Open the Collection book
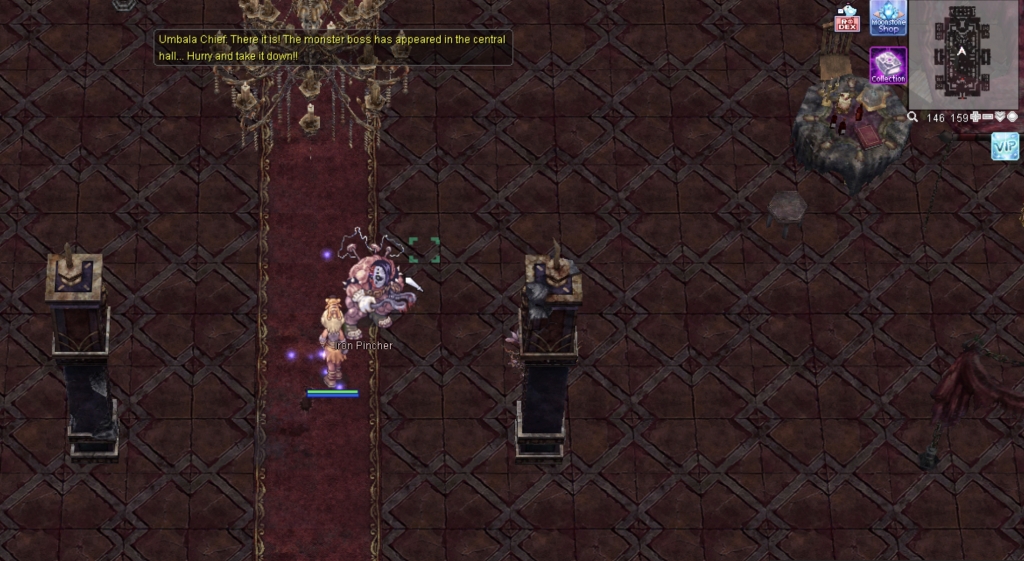The height and width of the screenshot is (561, 1024). point(888,65)
